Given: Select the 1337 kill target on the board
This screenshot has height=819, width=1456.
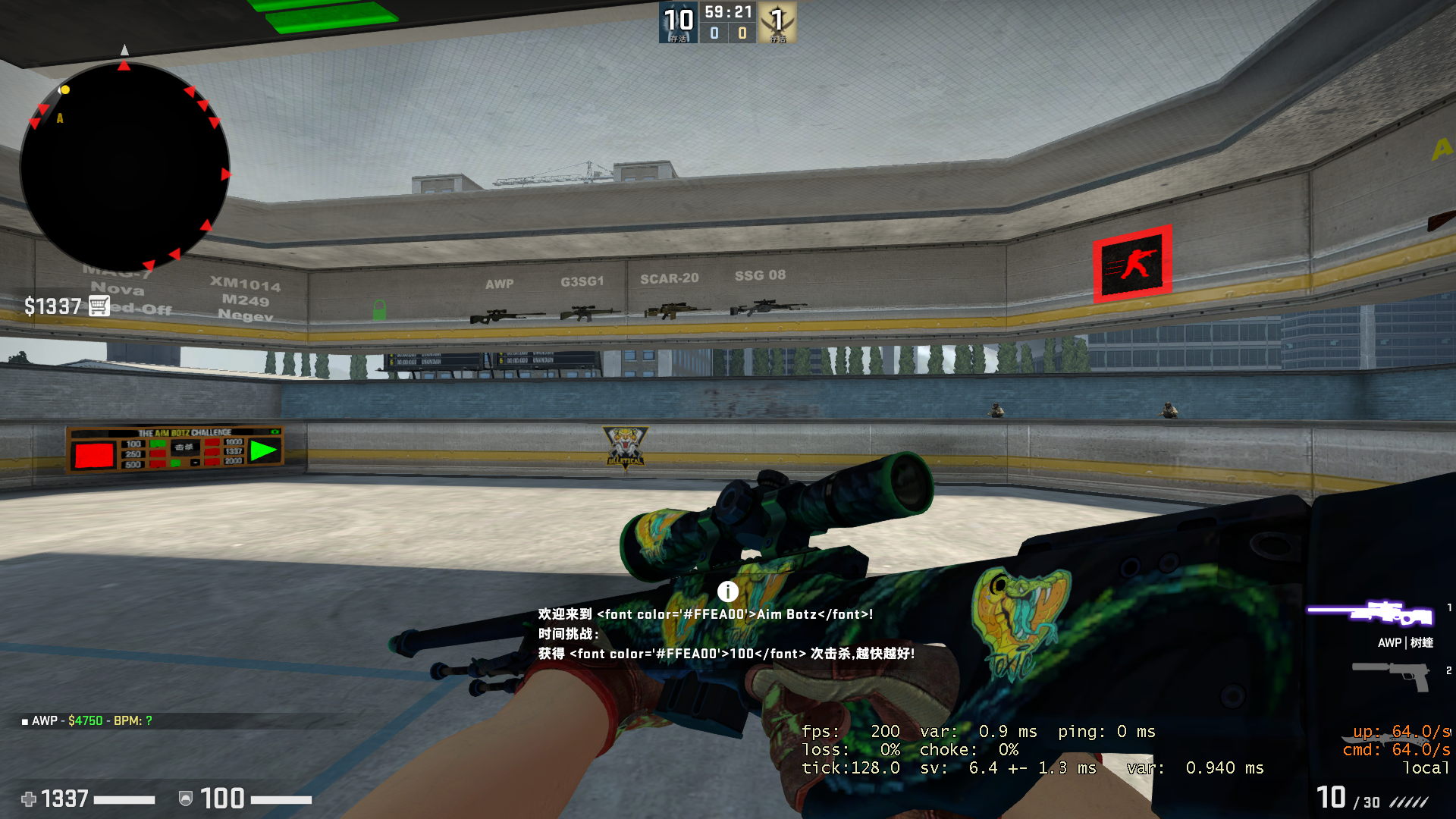Looking at the screenshot, I should tap(233, 452).
